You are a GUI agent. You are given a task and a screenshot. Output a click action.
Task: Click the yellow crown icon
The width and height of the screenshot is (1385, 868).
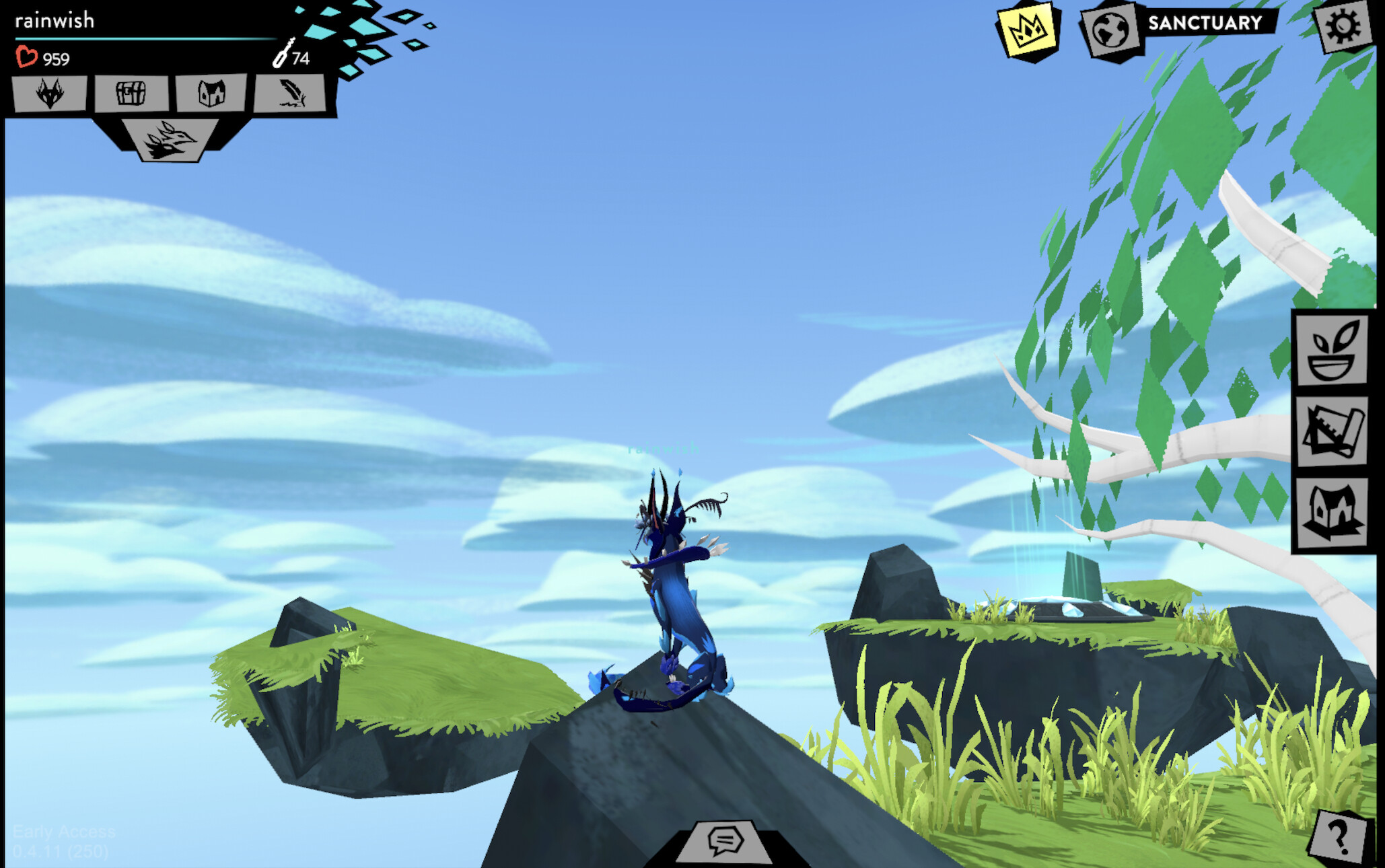click(x=1025, y=28)
